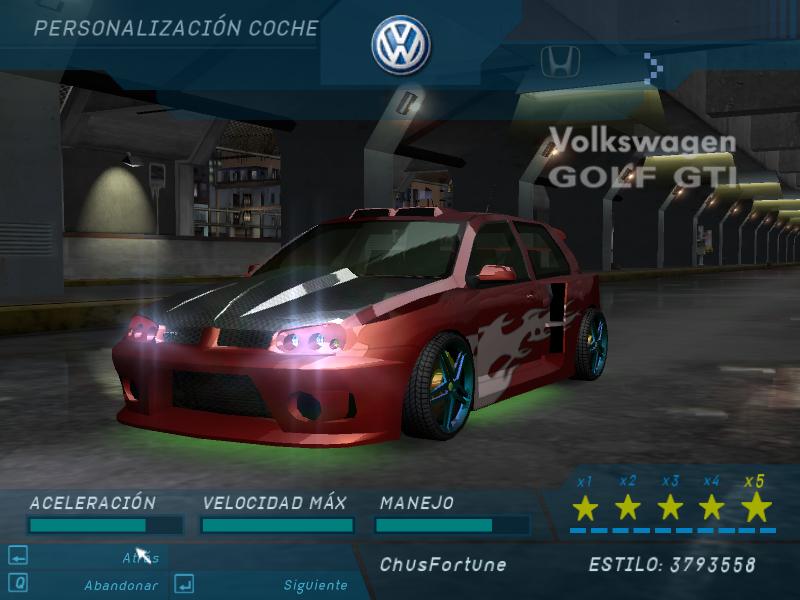Choose Abandonar to quit customization
Image resolution: width=800 pixels, height=600 pixels.
click(x=120, y=585)
